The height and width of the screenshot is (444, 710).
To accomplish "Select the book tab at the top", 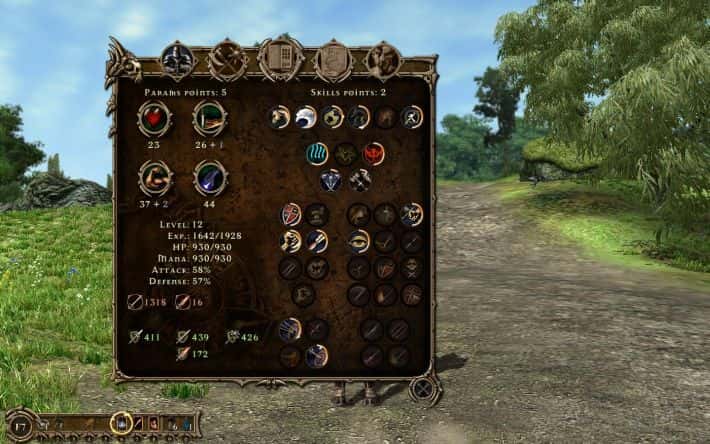I will click(x=280, y=59).
